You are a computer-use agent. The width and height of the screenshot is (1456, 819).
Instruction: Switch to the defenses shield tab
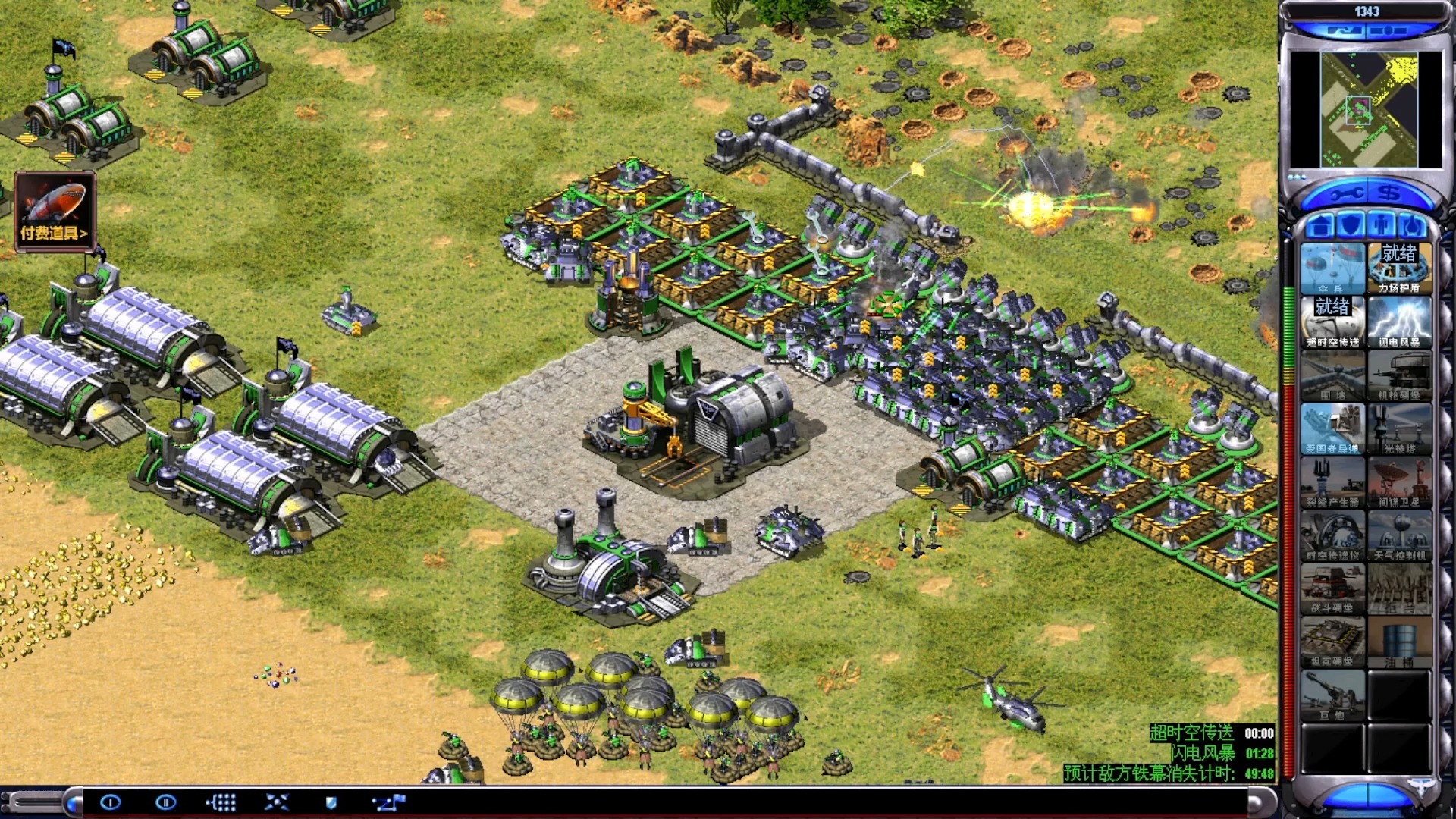[x=1351, y=226]
